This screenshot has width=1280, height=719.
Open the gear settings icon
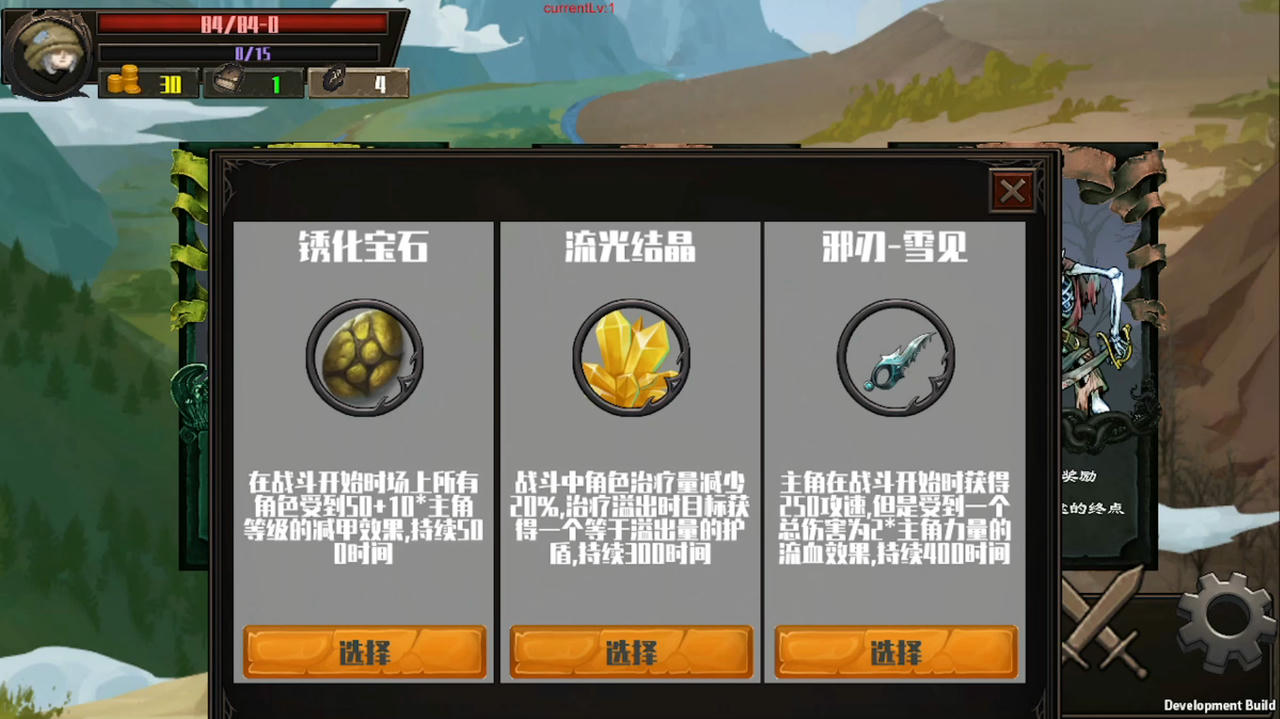(1227, 621)
